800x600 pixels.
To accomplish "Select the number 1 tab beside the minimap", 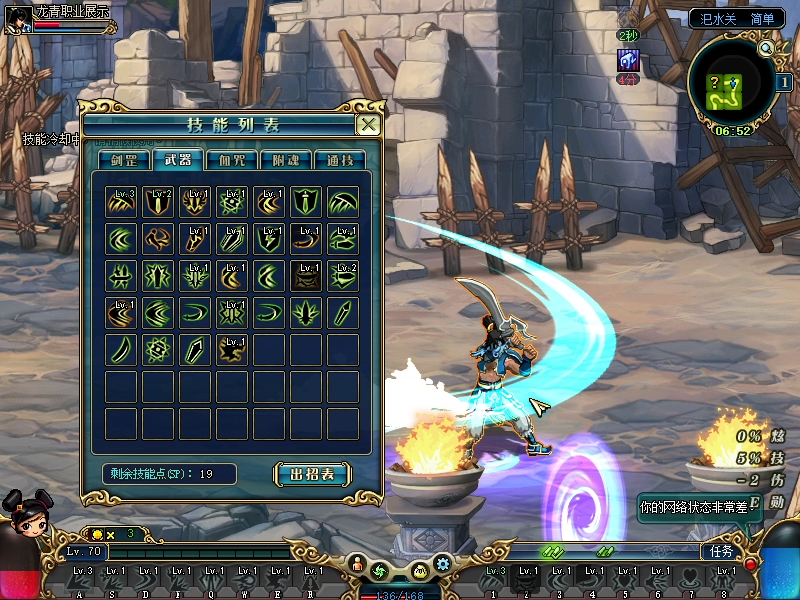I will [x=786, y=83].
